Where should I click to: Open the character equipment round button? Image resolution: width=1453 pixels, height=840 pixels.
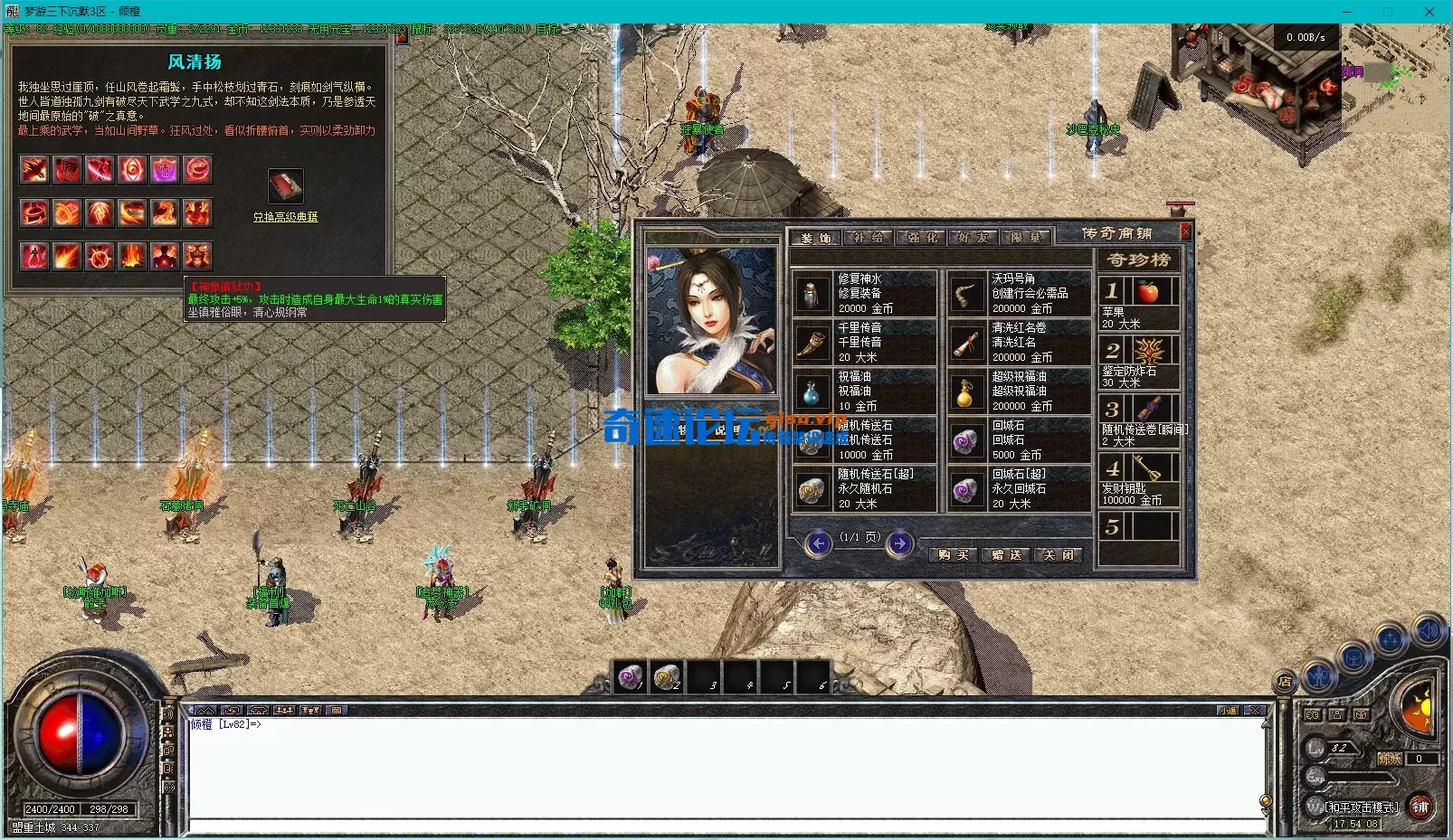click(1318, 675)
